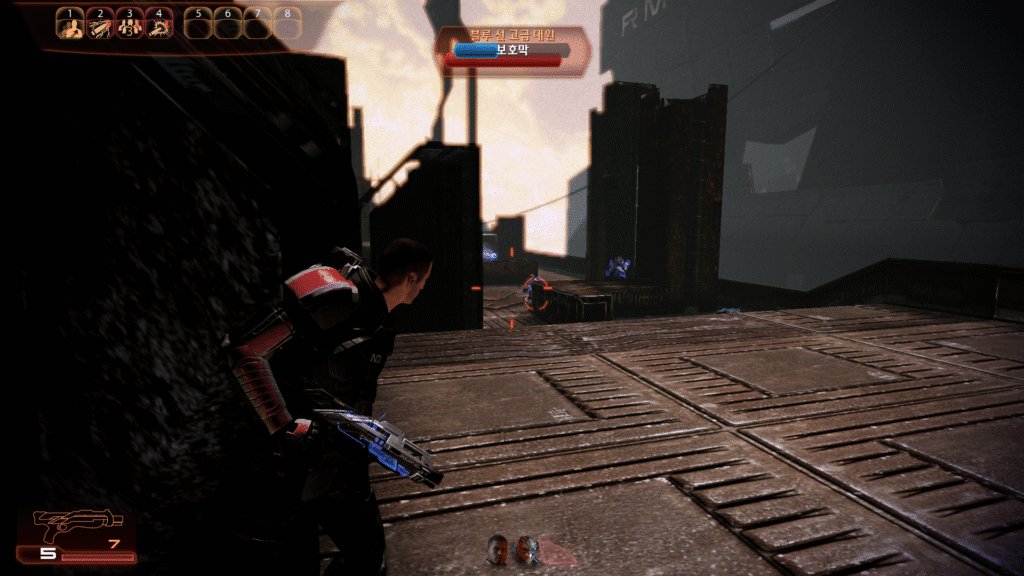
Task: Use the ammo power in quick slot 2
Action: (x=100, y=25)
